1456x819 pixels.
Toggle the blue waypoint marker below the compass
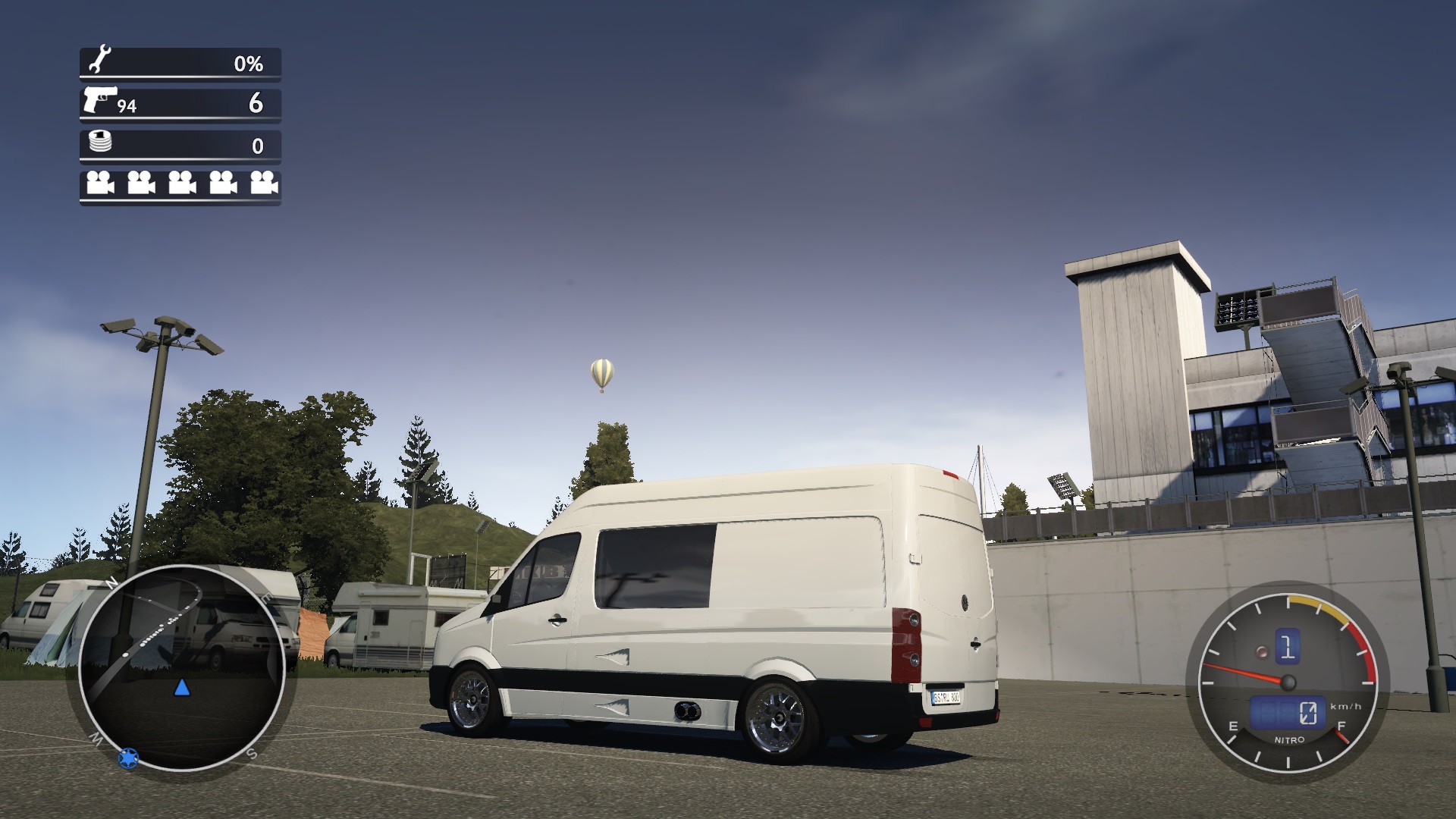128,758
